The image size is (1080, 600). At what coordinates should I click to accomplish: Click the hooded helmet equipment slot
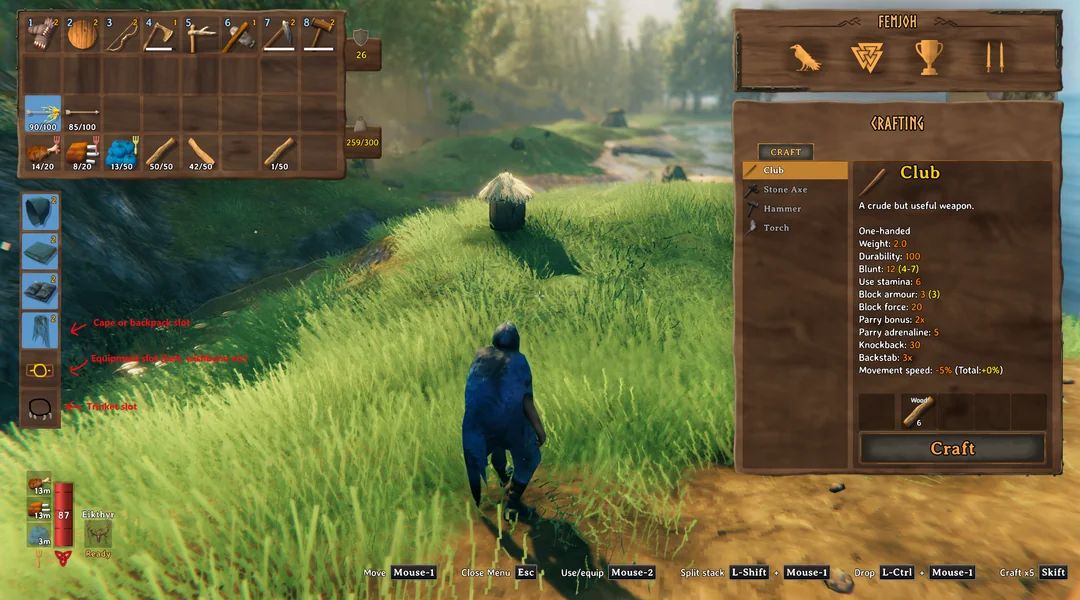click(41, 212)
